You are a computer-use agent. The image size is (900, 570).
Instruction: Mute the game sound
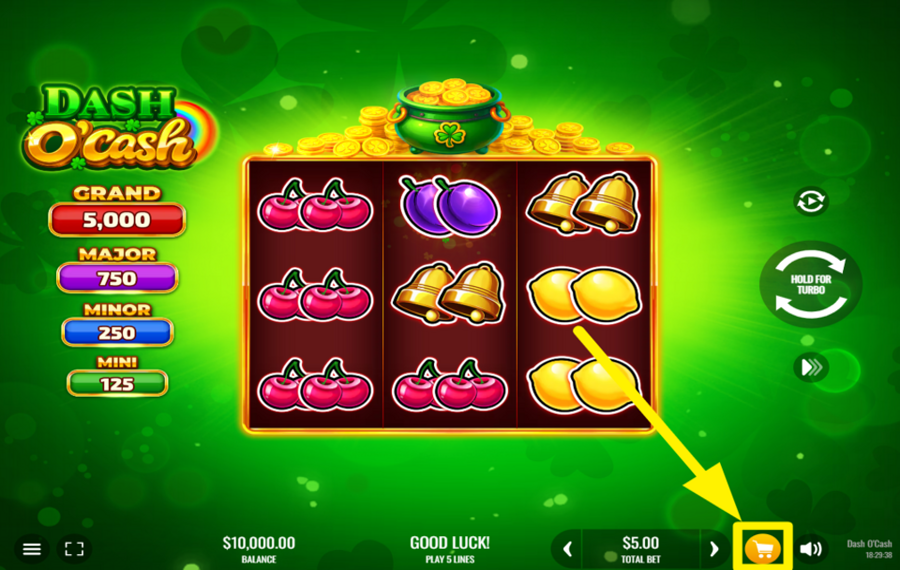point(811,549)
